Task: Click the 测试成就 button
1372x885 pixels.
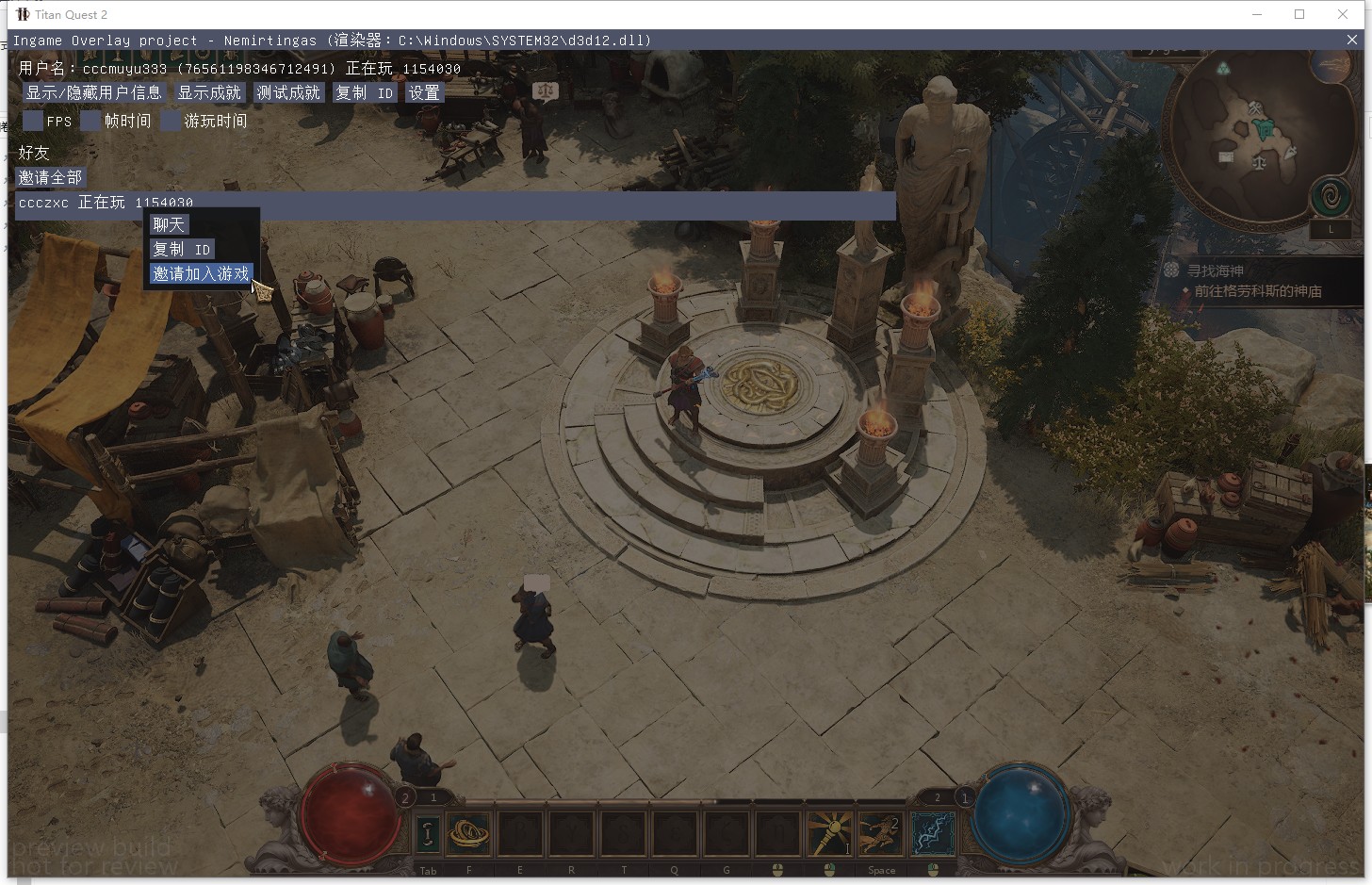Action: click(288, 92)
